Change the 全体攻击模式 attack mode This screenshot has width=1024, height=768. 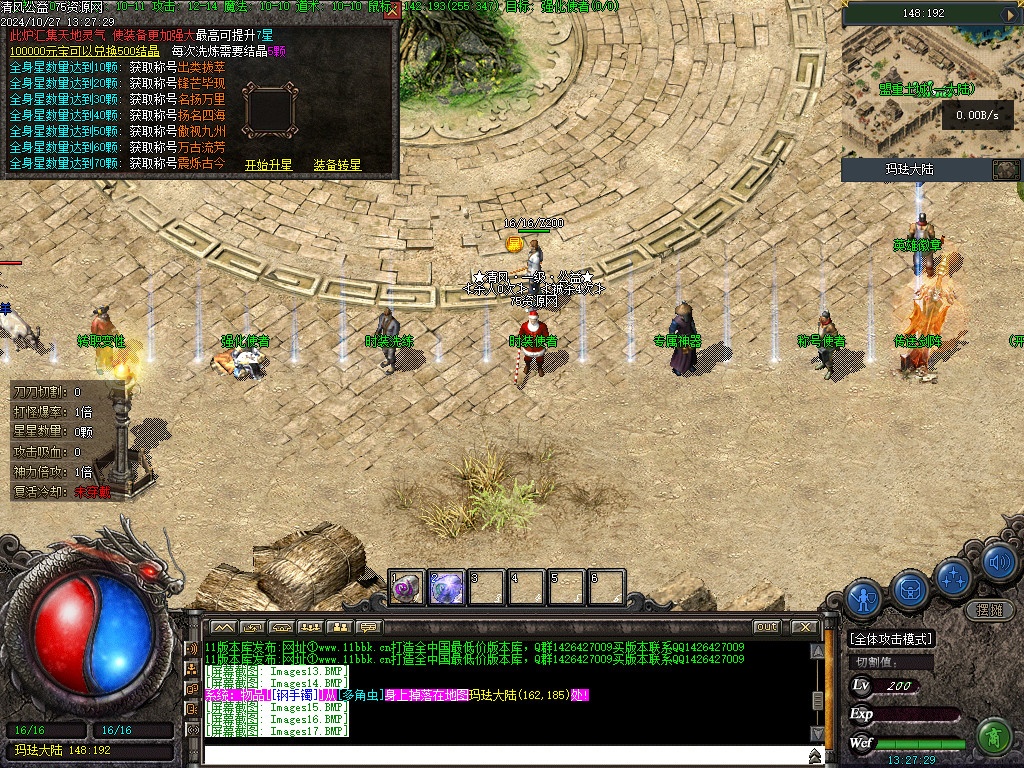(x=890, y=639)
